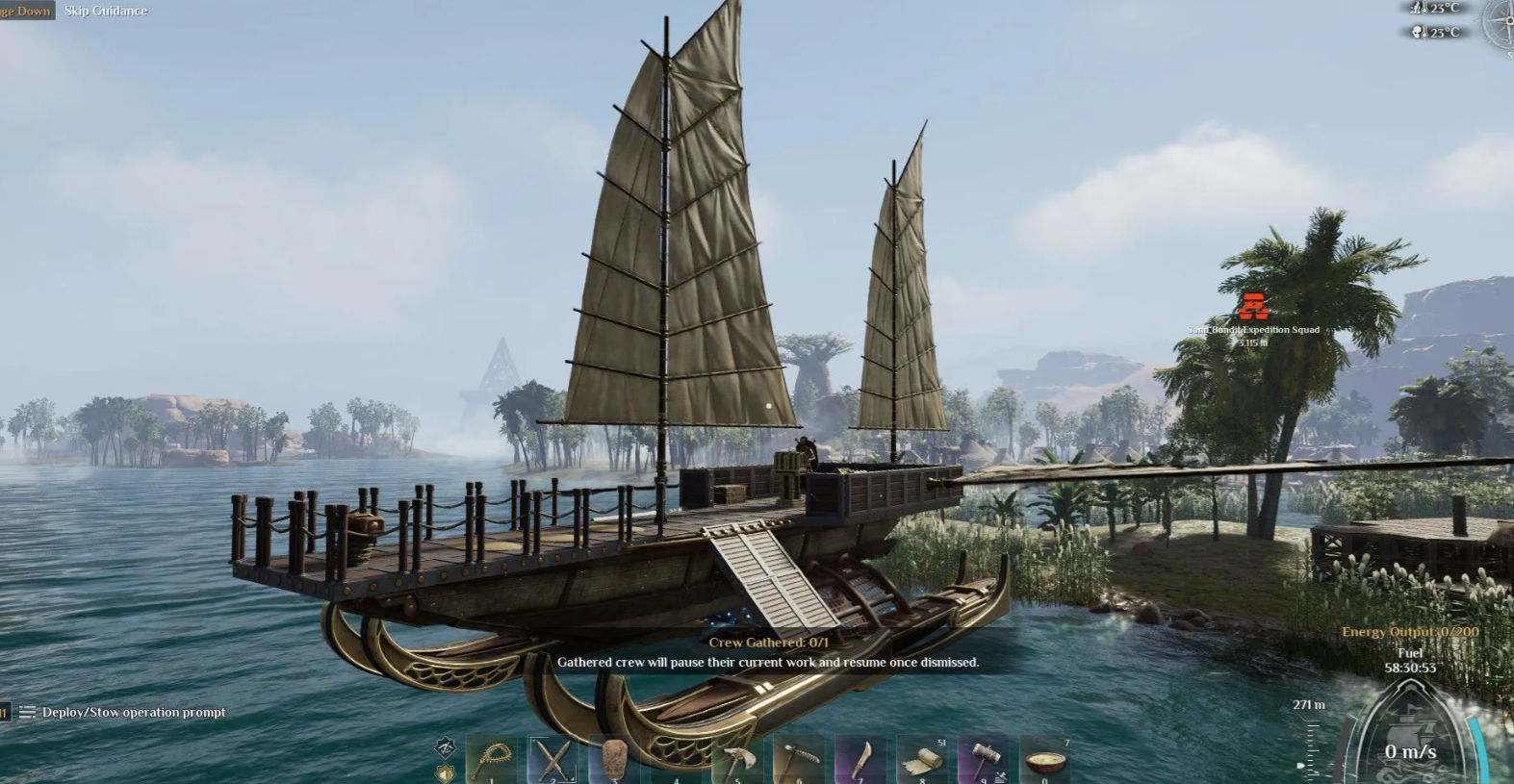Select the spiked whip hotbar slot
This screenshot has height=784, width=1514.
(x=491, y=761)
